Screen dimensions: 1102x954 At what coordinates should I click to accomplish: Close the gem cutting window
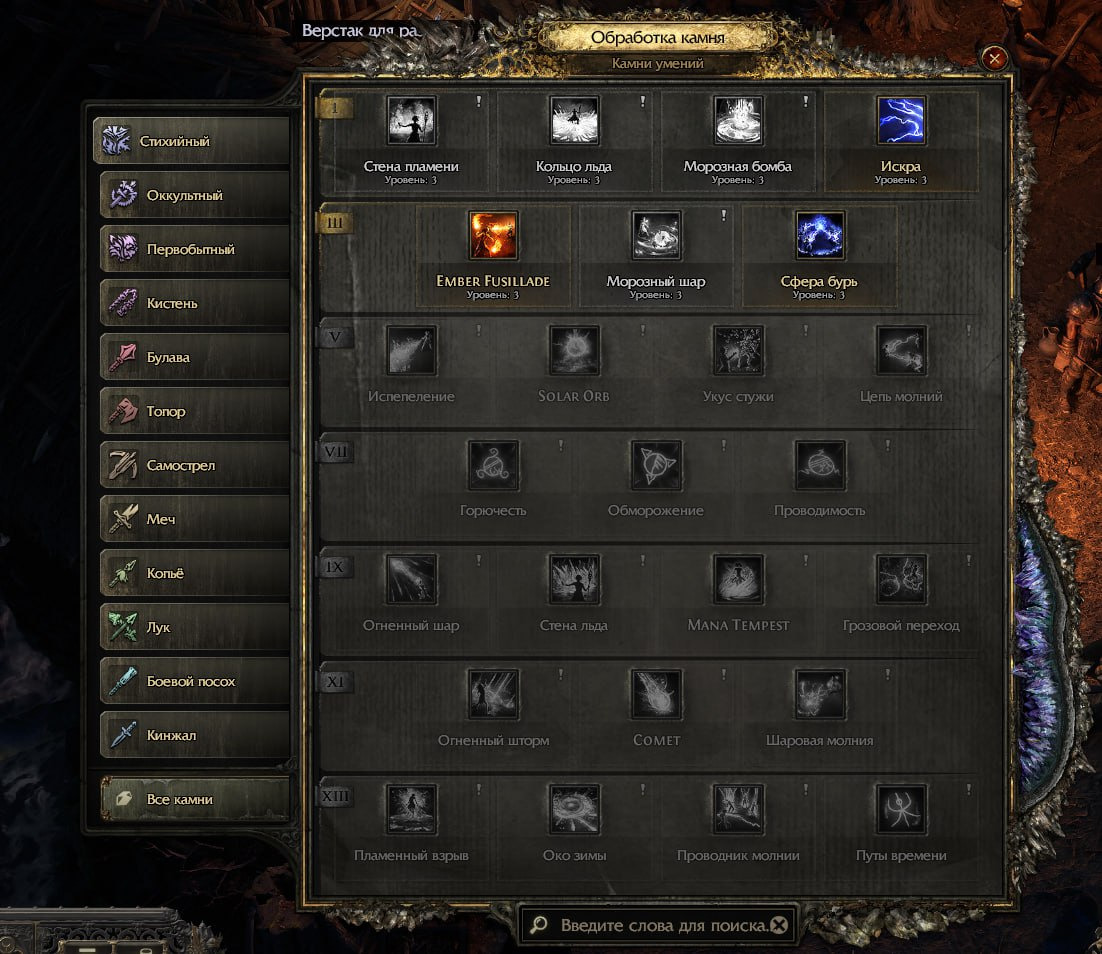pyautogui.click(x=994, y=59)
